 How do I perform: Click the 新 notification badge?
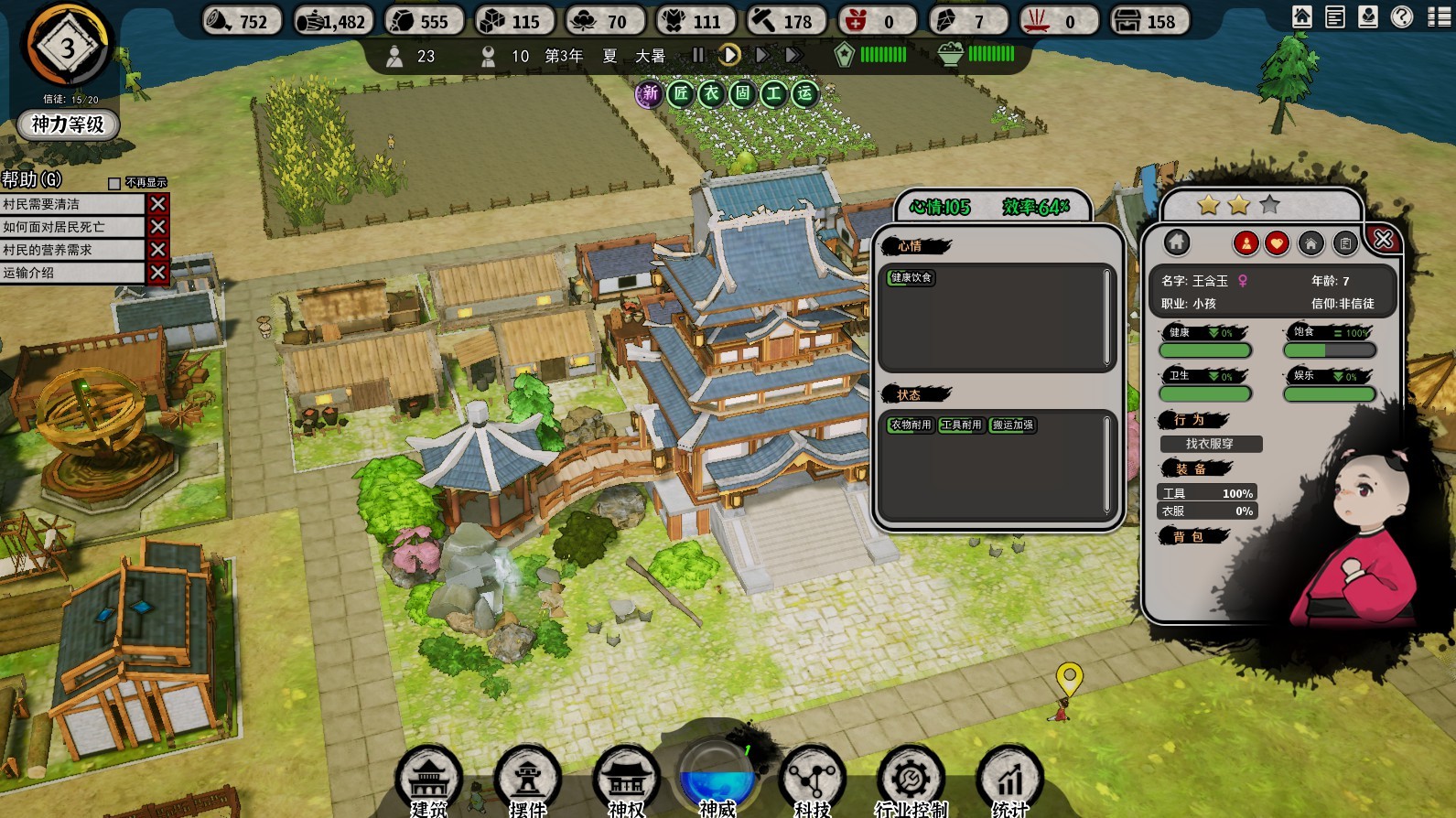[x=649, y=93]
